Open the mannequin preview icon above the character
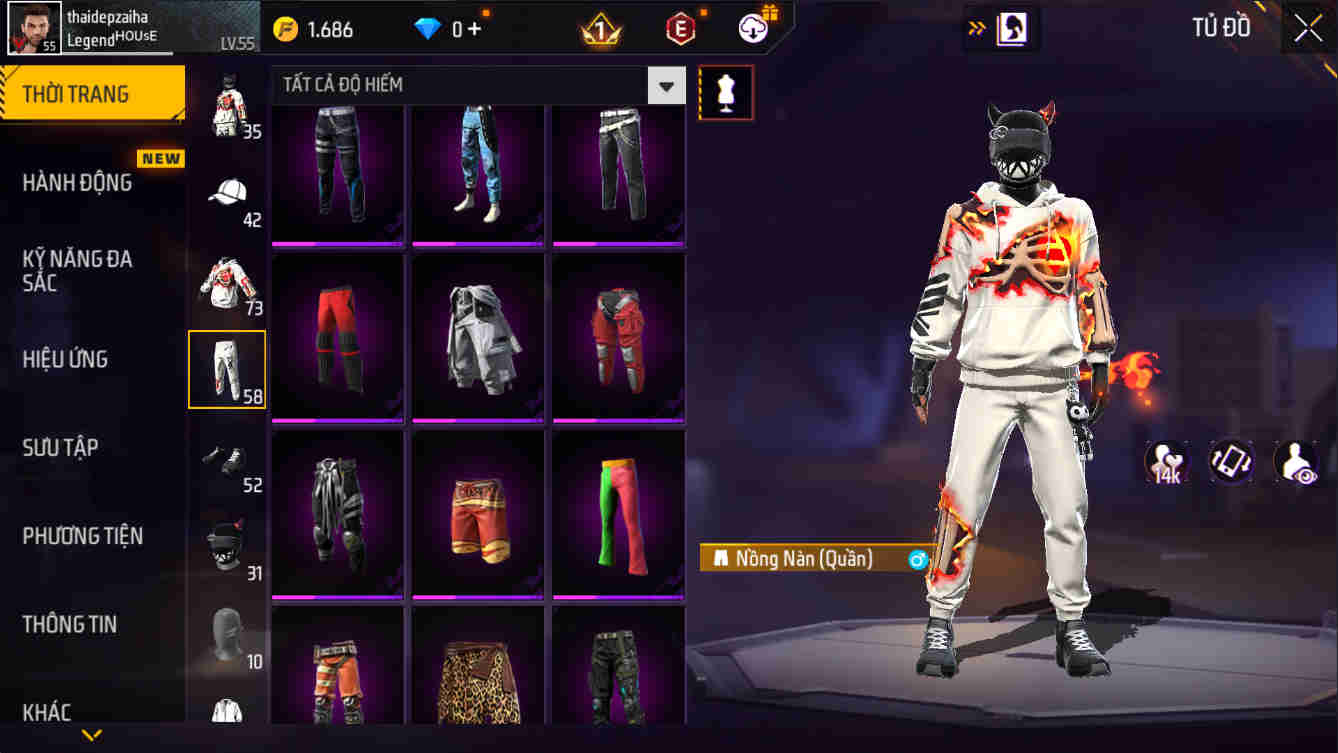The height and width of the screenshot is (753, 1338). click(726, 91)
